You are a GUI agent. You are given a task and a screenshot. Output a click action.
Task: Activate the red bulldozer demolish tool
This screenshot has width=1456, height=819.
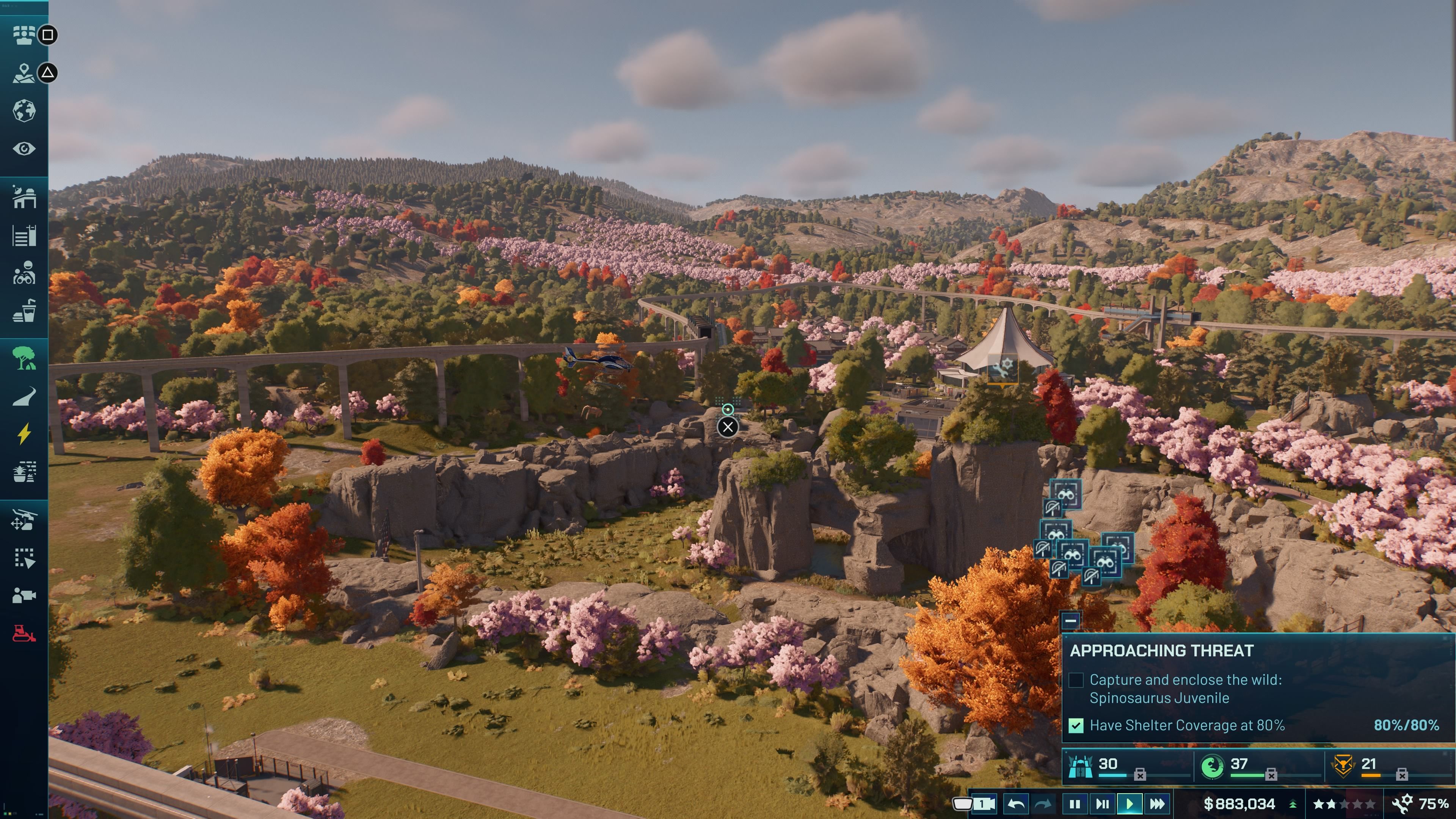pyautogui.click(x=24, y=633)
